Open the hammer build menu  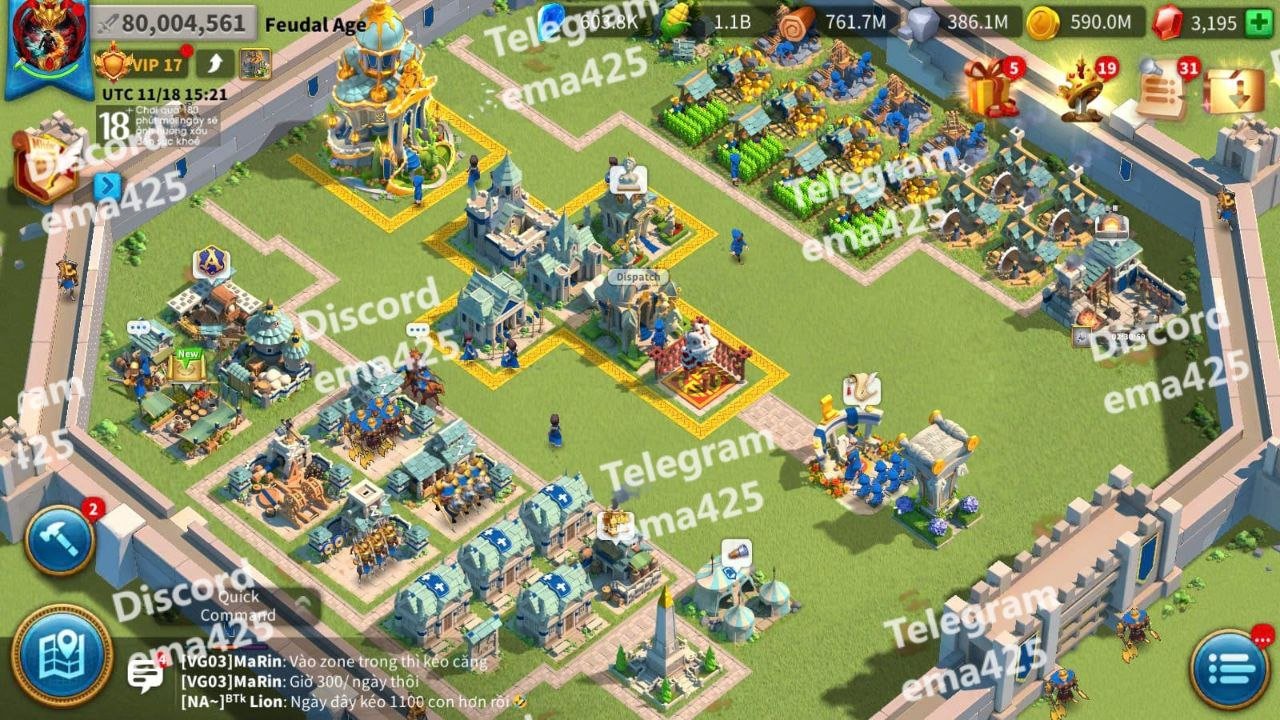[x=59, y=541]
